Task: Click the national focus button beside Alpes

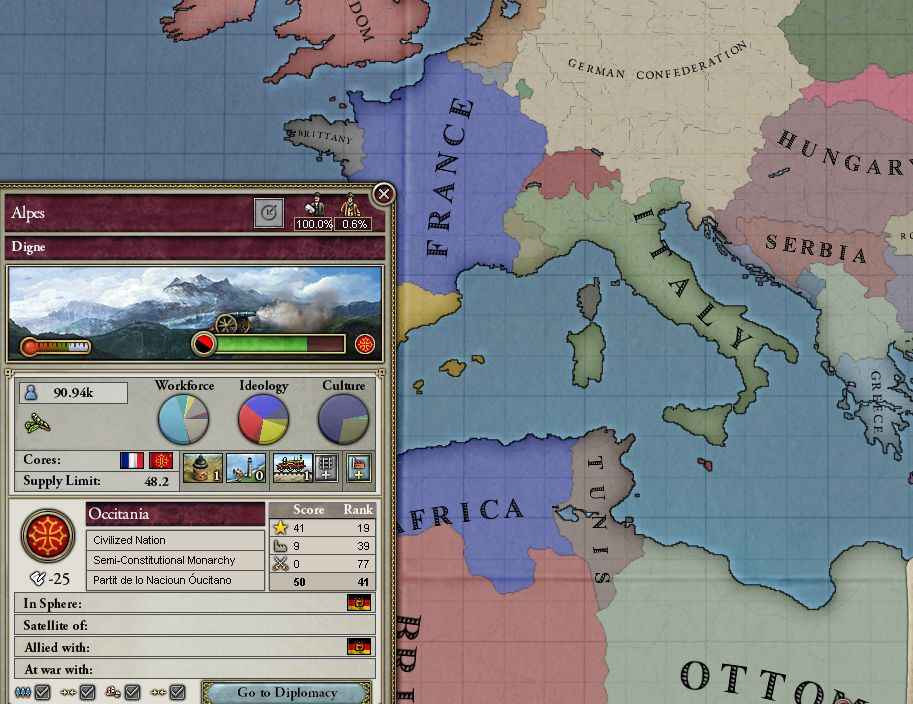Action: (268, 213)
